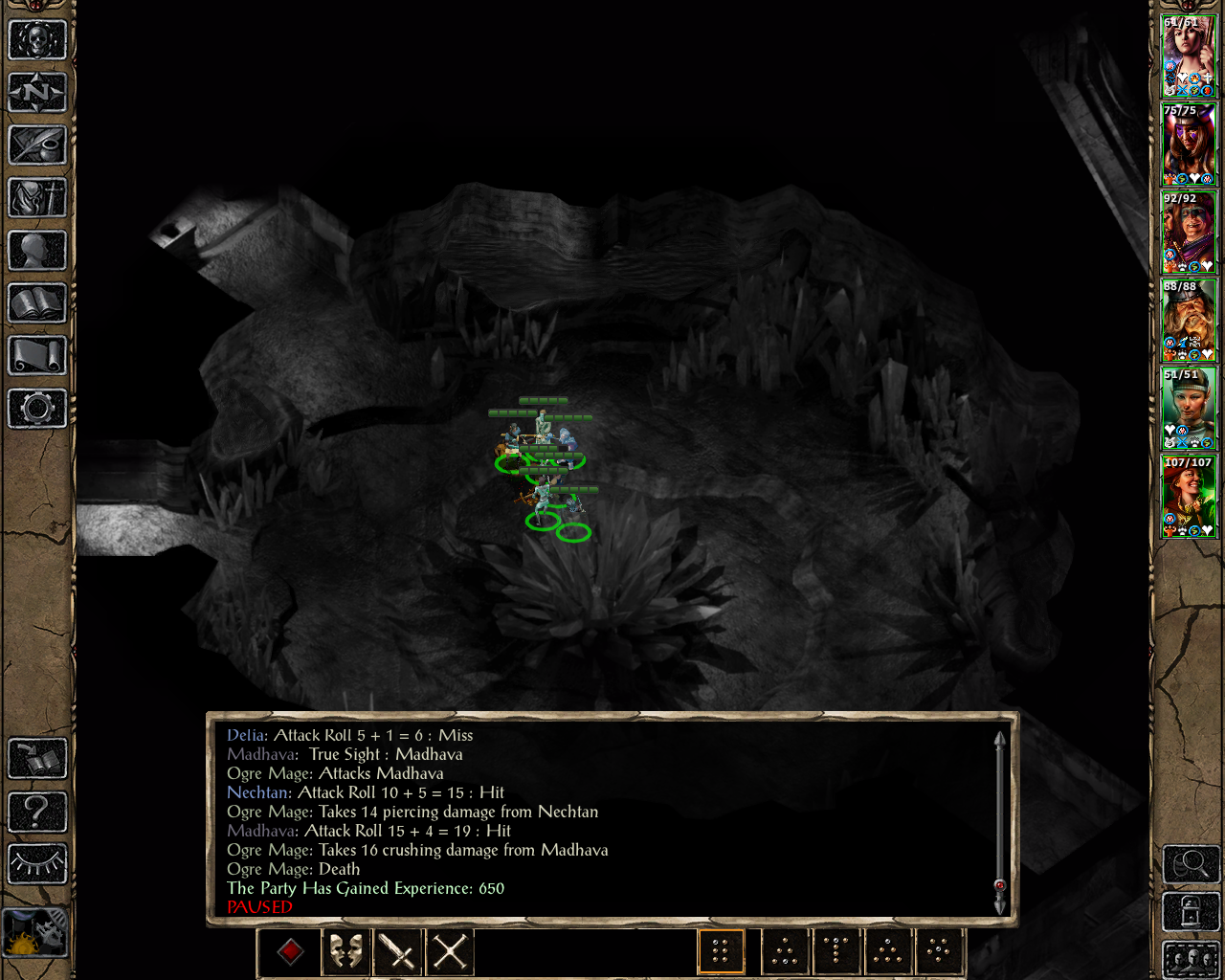1225x980 pixels.
Task: Rest the party with closed-eye icon
Action: point(37,864)
